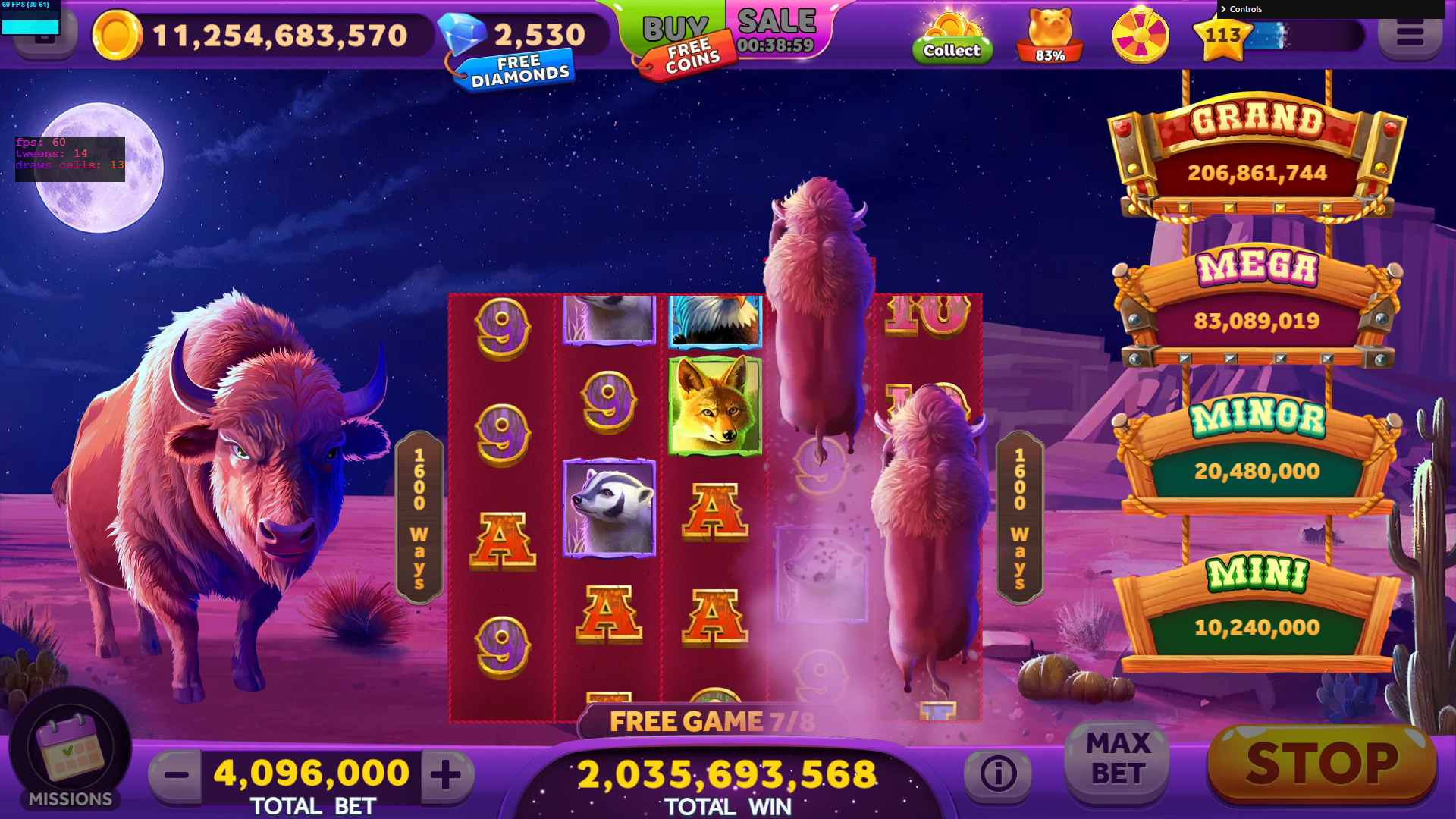This screenshot has height=819, width=1456.
Task: Grab the Free Coins tag
Action: coord(691,58)
